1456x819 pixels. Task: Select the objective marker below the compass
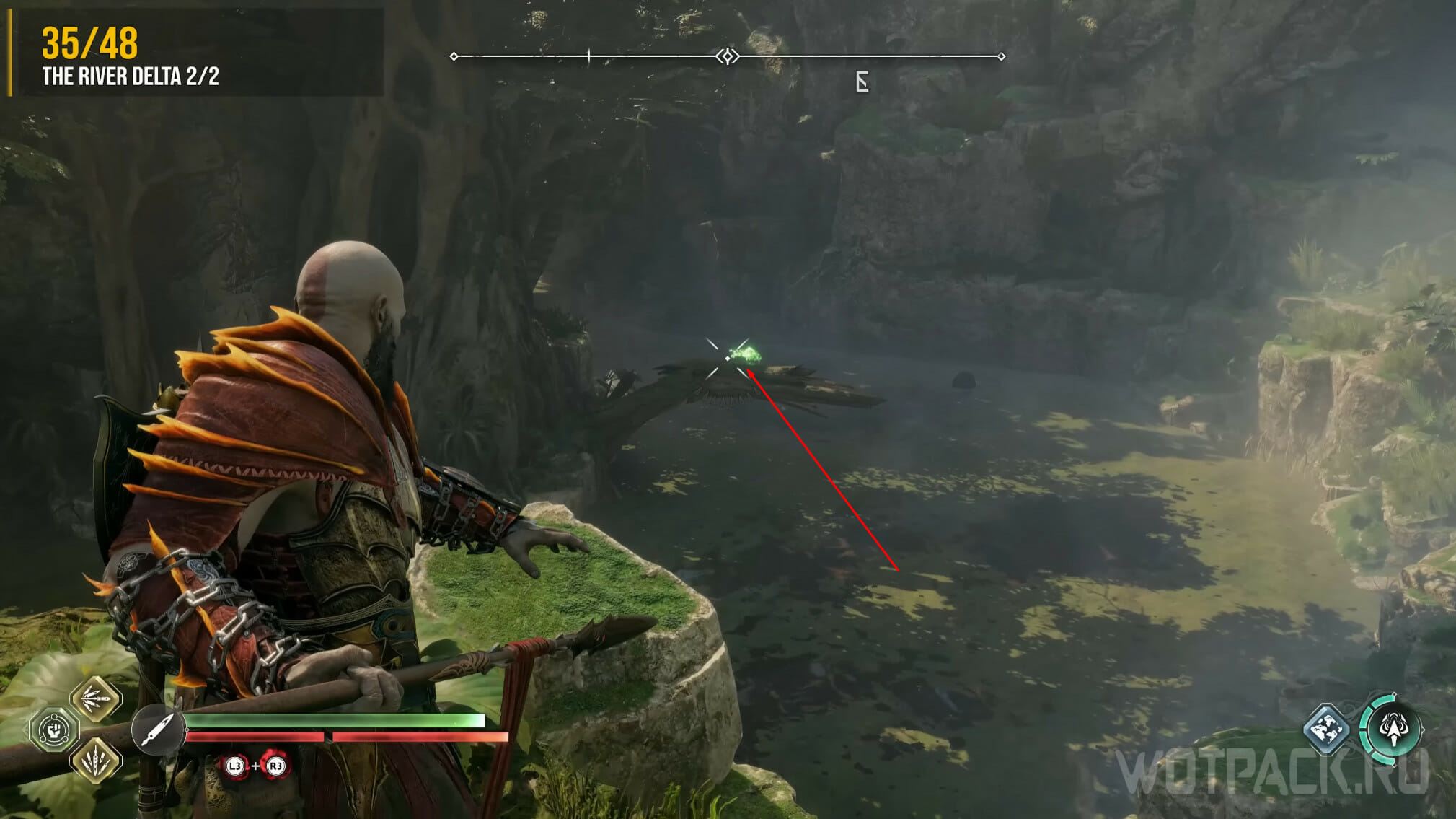(x=862, y=82)
